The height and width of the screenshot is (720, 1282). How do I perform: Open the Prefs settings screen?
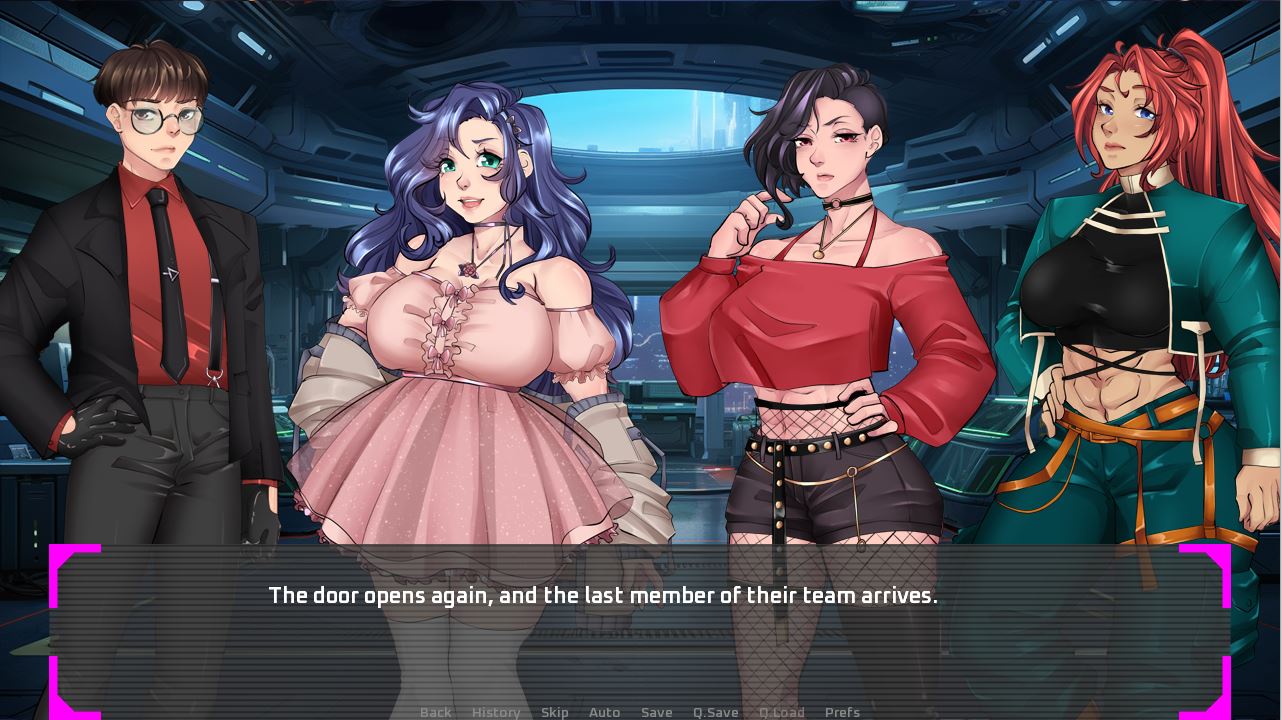842,712
